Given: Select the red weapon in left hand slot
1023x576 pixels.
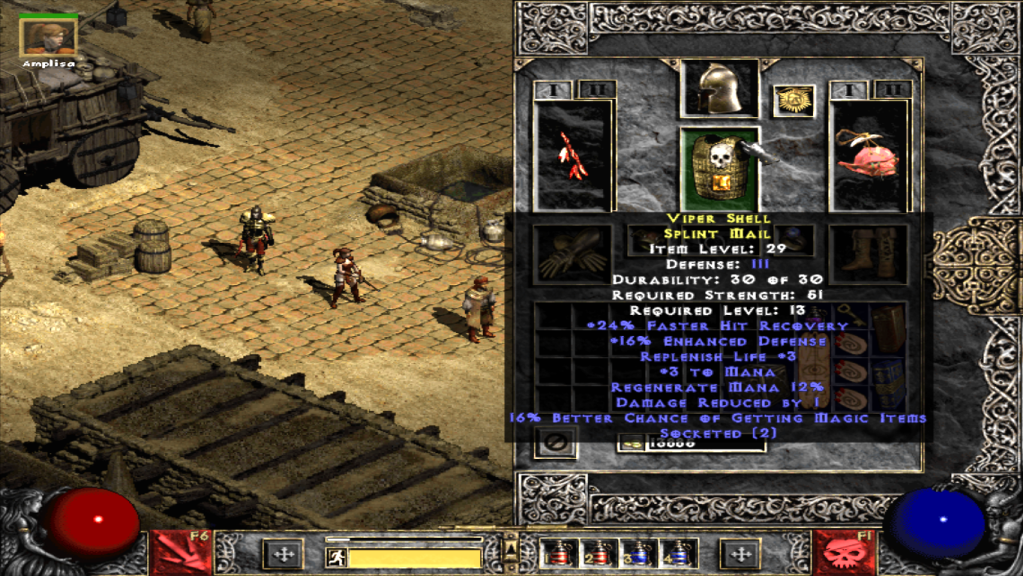Looking at the screenshot, I should click(573, 155).
